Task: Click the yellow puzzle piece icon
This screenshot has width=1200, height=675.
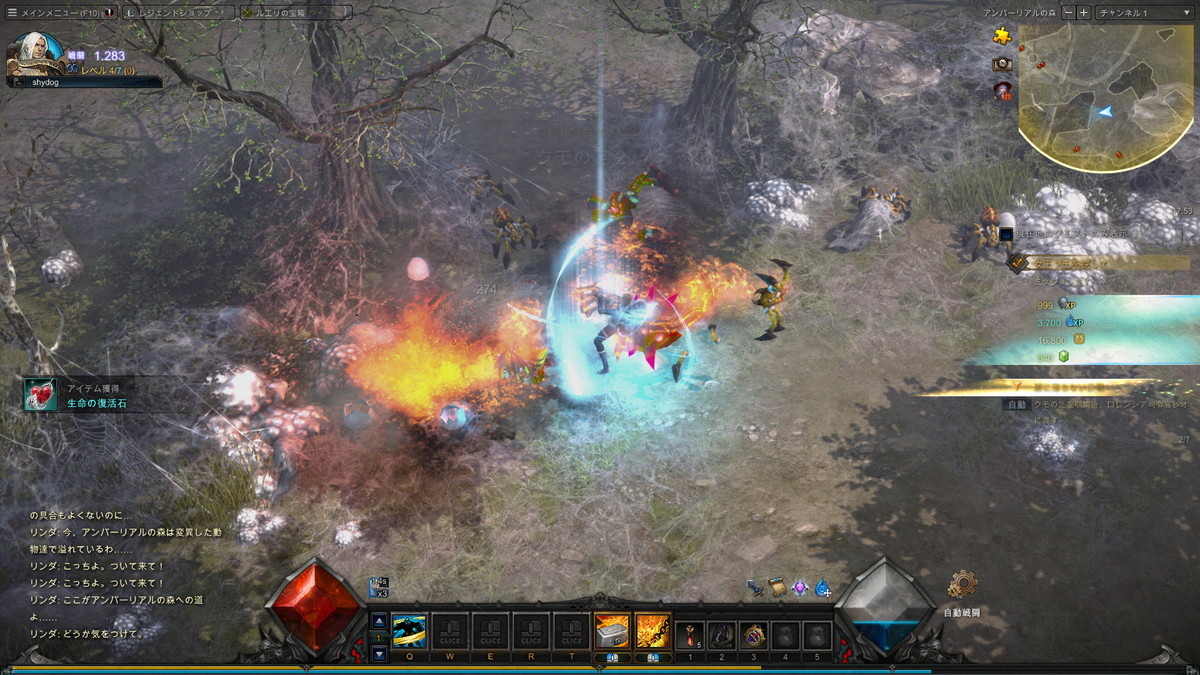Action: [1002, 36]
